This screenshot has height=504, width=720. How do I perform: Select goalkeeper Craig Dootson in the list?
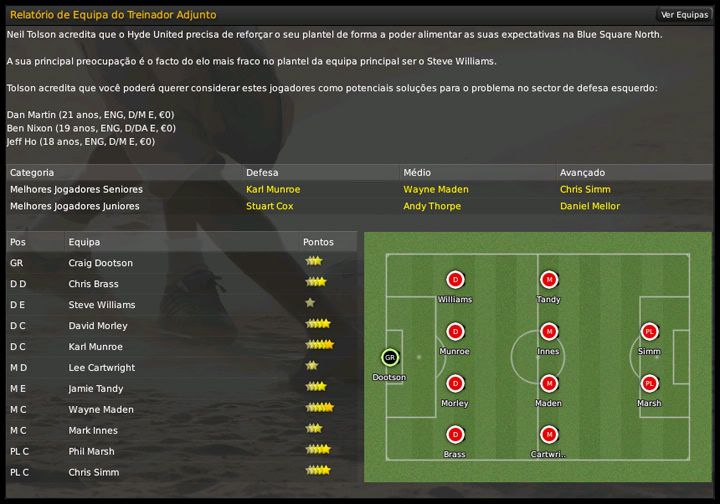99,263
